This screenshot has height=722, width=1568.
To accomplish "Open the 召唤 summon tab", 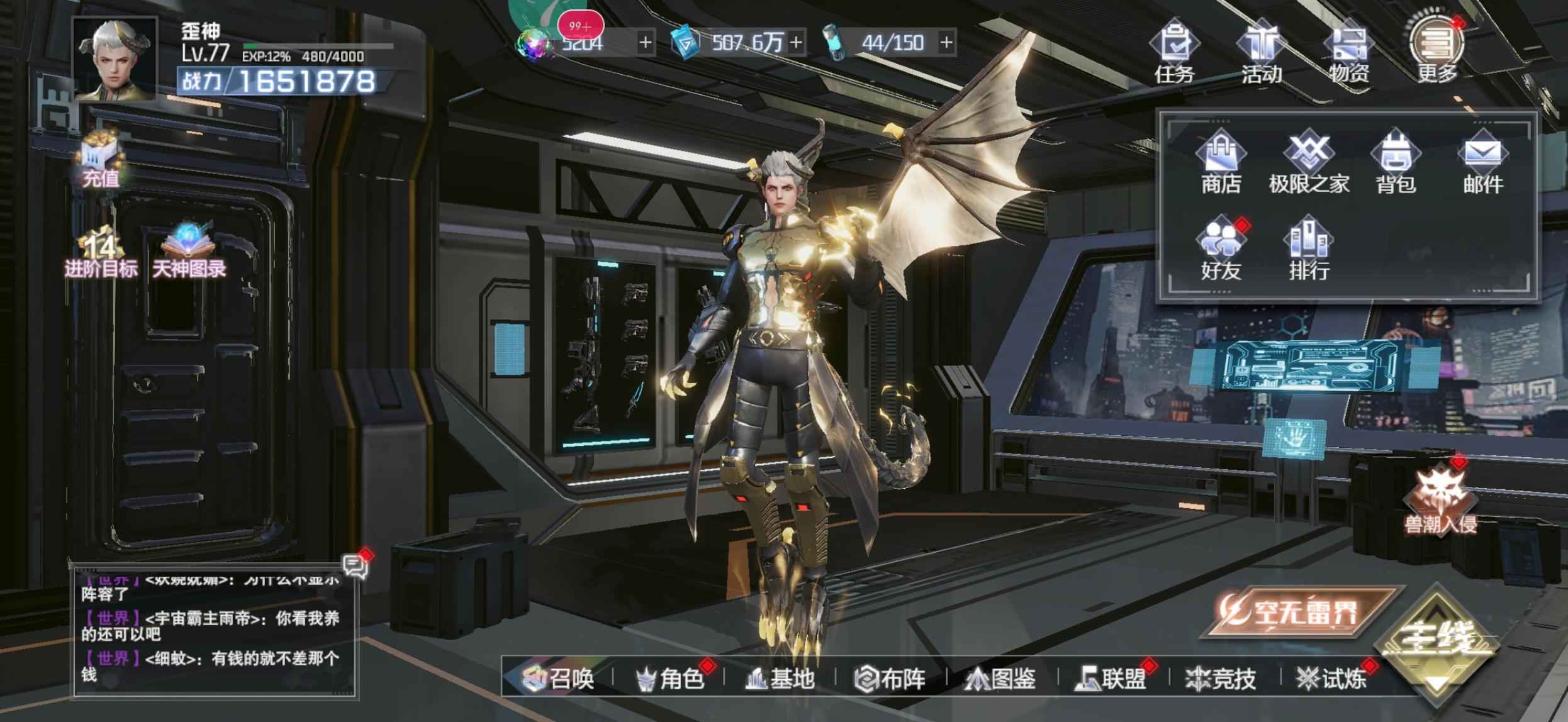I will tap(559, 679).
